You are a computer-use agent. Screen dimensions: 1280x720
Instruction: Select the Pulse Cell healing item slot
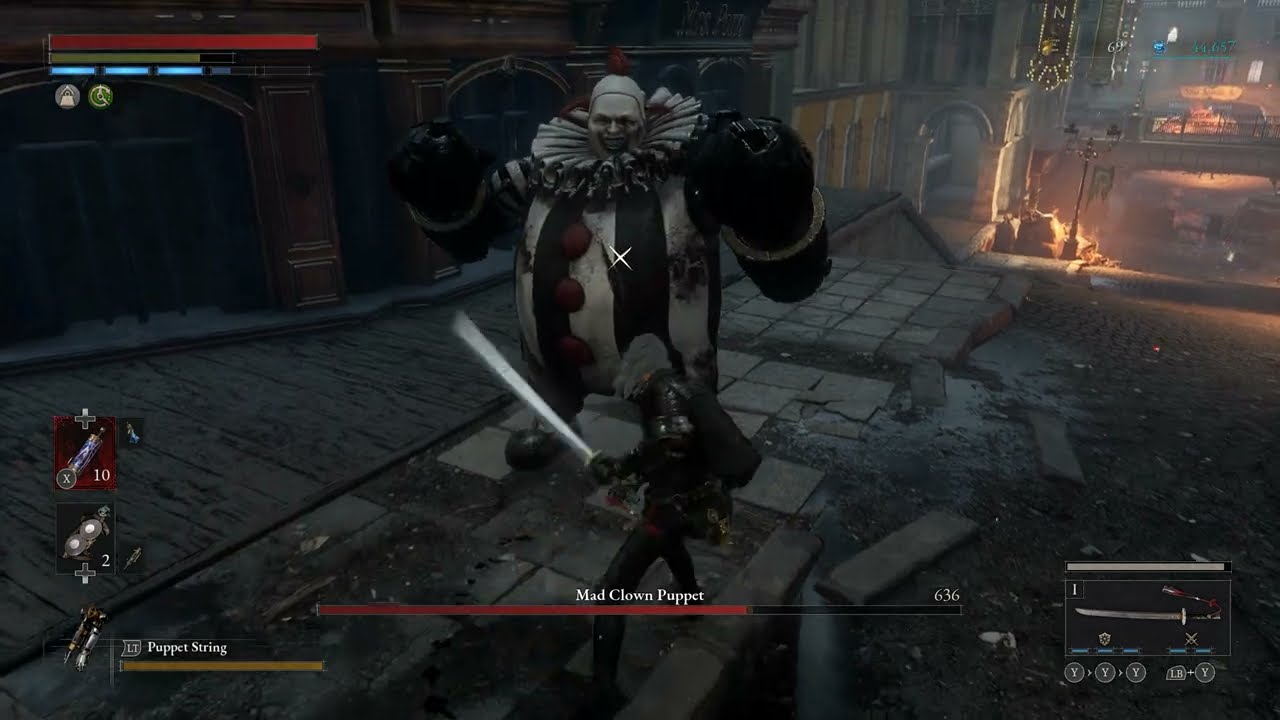click(85, 452)
